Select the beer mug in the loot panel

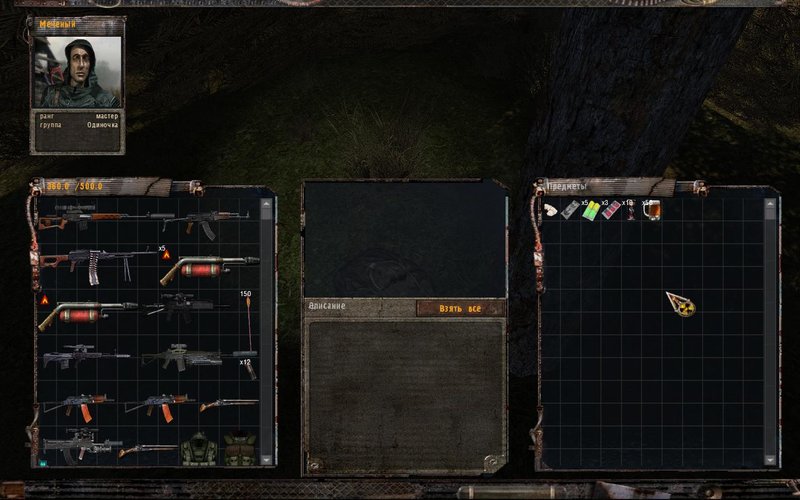coord(652,210)
